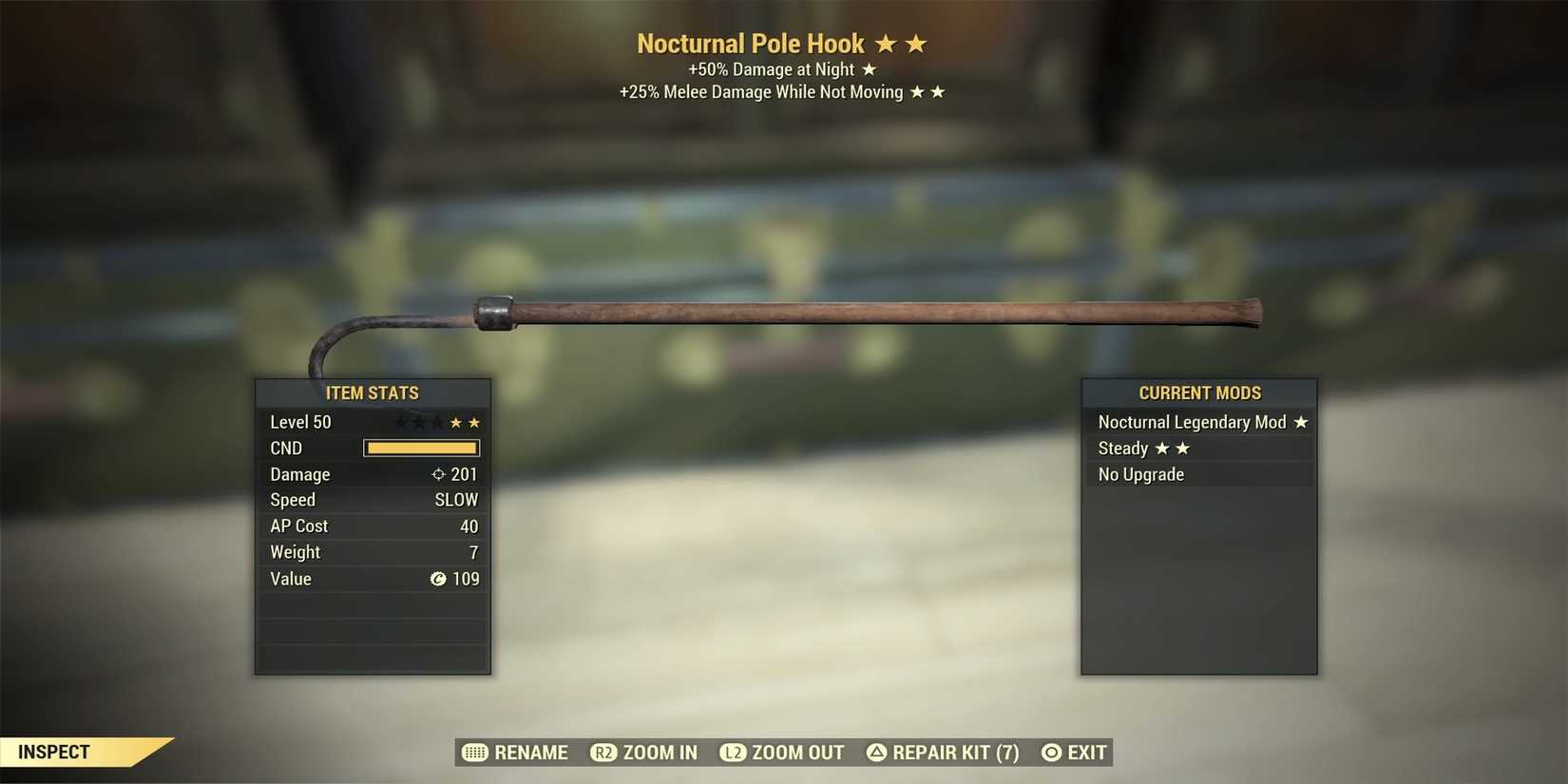Click RENAME to rename the weapon
Screen dimensions: 1568x784
(x=529, y=753)
